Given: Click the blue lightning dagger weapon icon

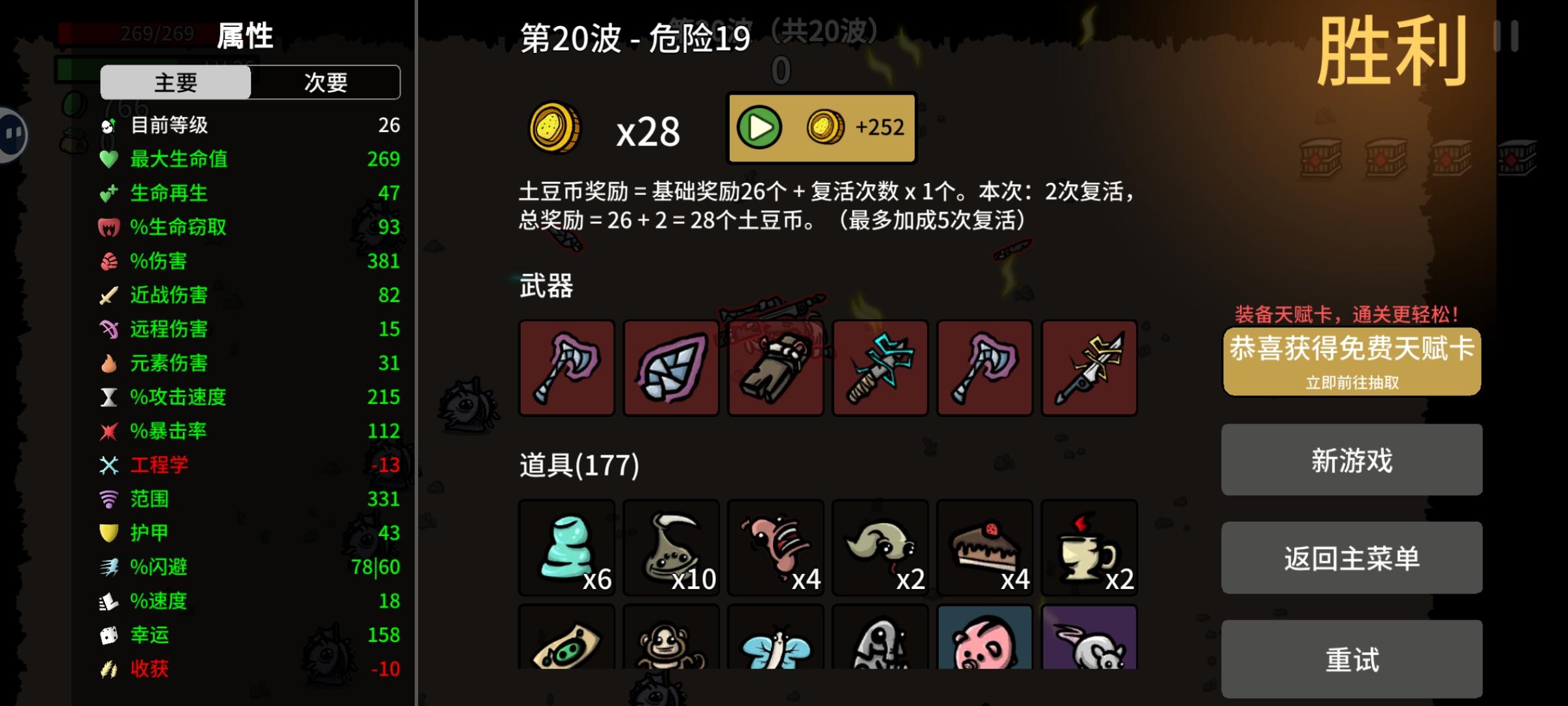Looking at the screenshot, I should (881, 368).
